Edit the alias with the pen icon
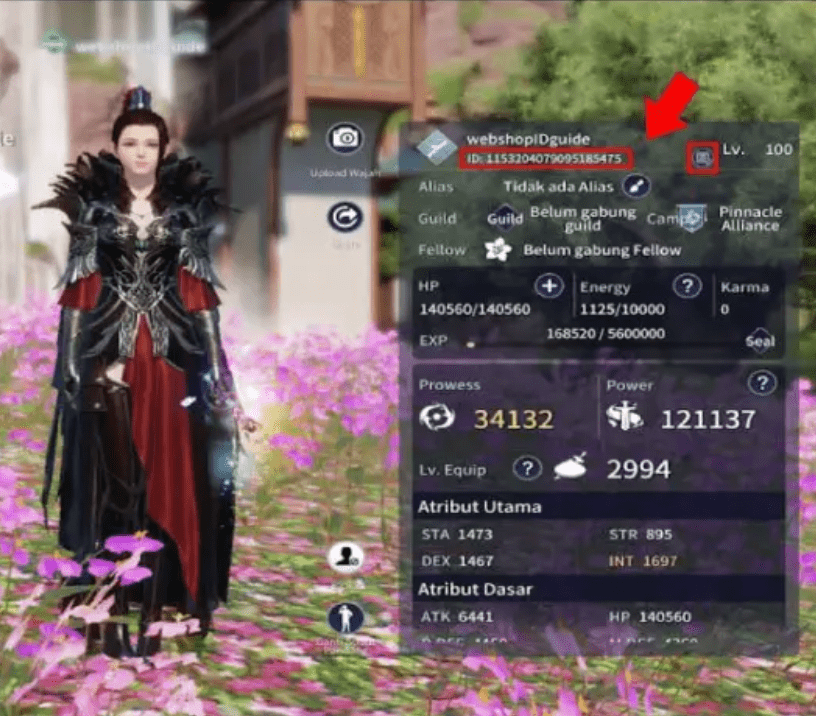816x716 pixels. (636, 186)
